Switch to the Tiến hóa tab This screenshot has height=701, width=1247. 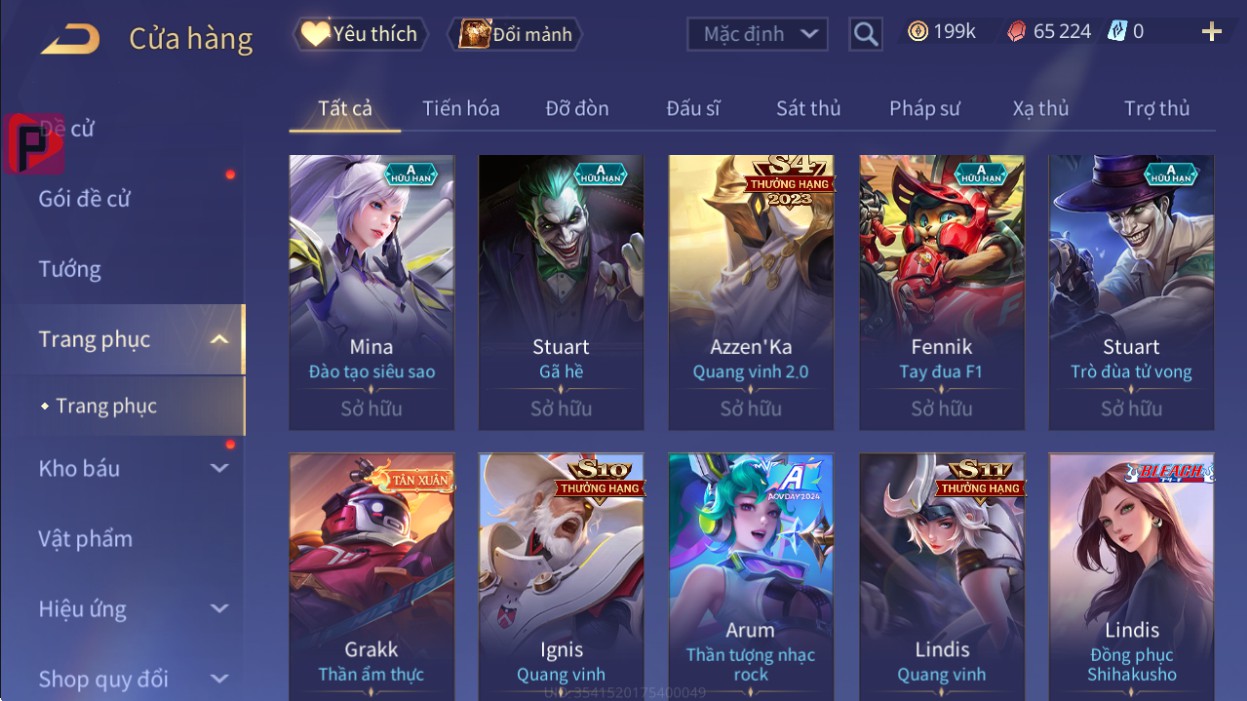pos(460,108)
